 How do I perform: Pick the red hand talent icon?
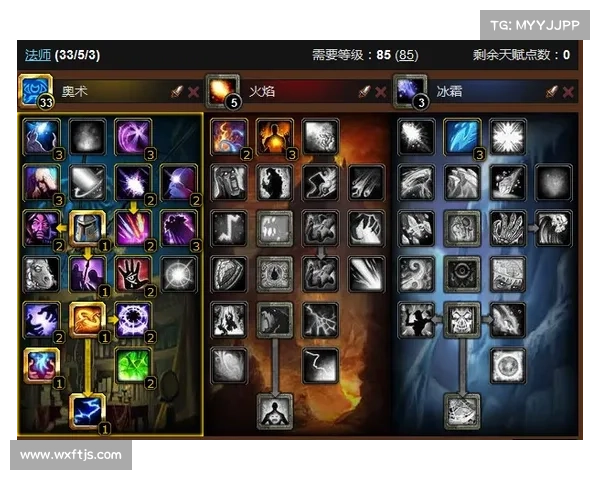coord(133,274)
